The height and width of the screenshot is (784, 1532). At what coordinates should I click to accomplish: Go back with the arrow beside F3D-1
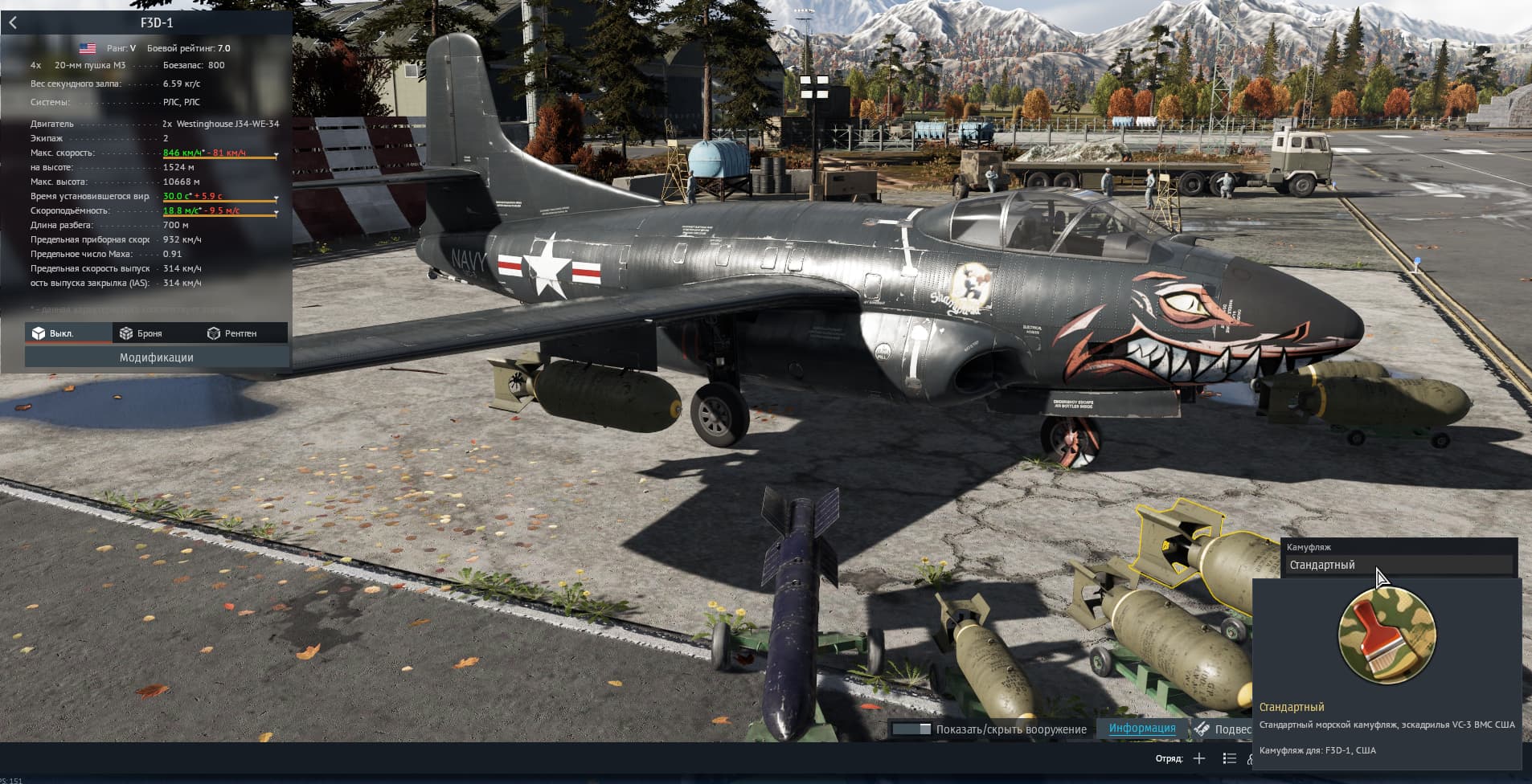point(13,22)
